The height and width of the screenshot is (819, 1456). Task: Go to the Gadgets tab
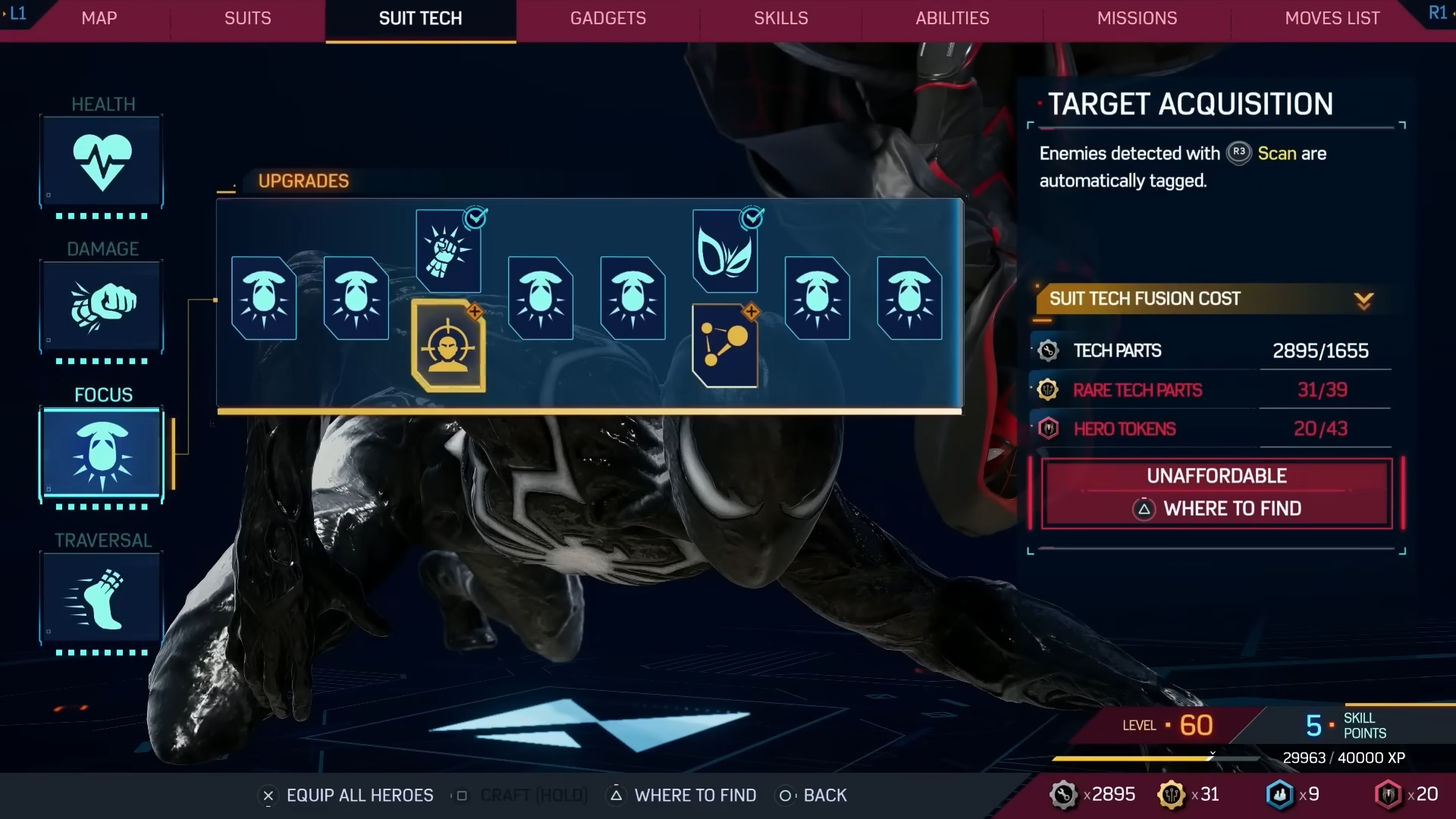(x=607, y=18)
